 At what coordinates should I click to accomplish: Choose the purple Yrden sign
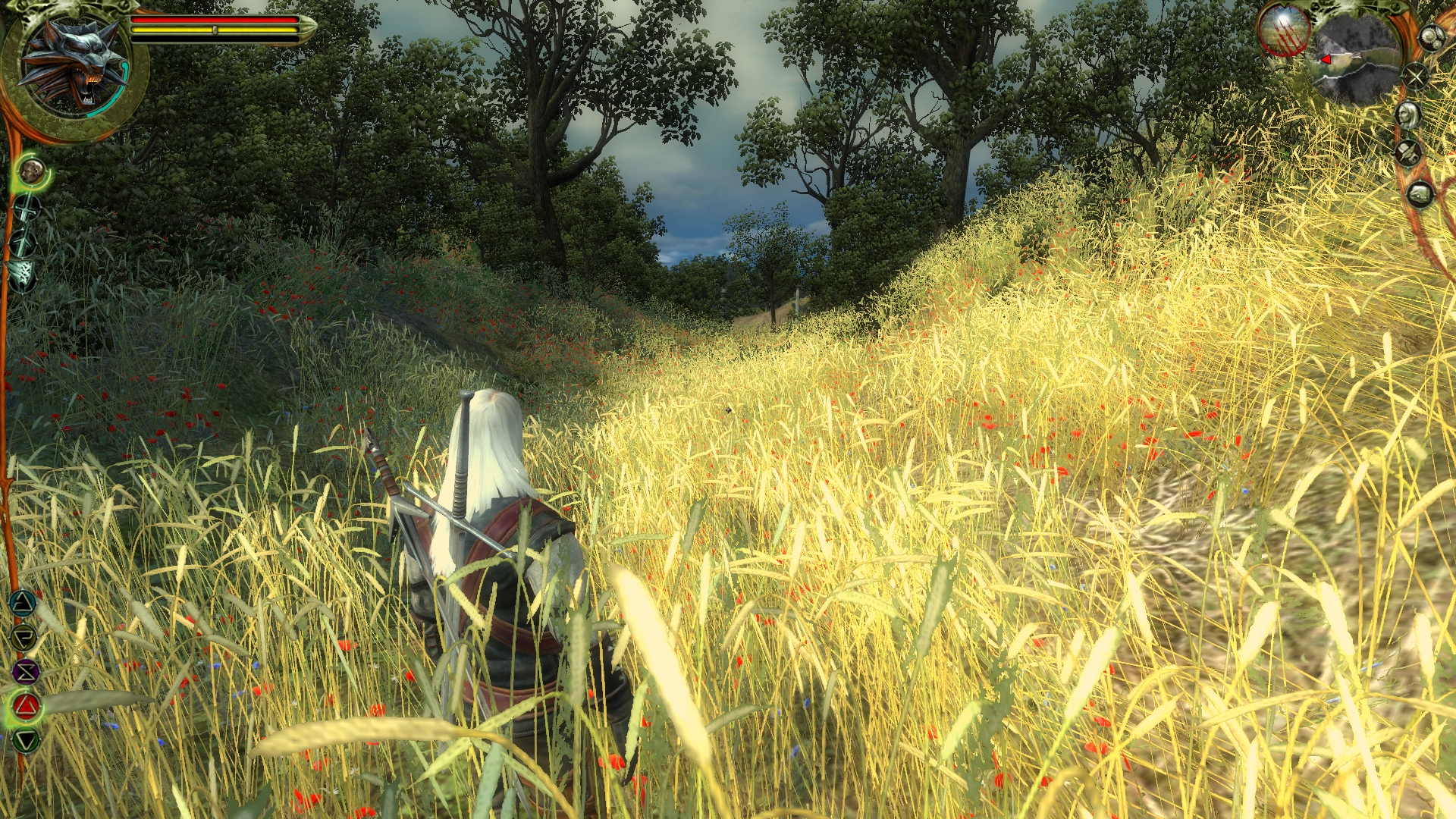click(x=26, y=672)
